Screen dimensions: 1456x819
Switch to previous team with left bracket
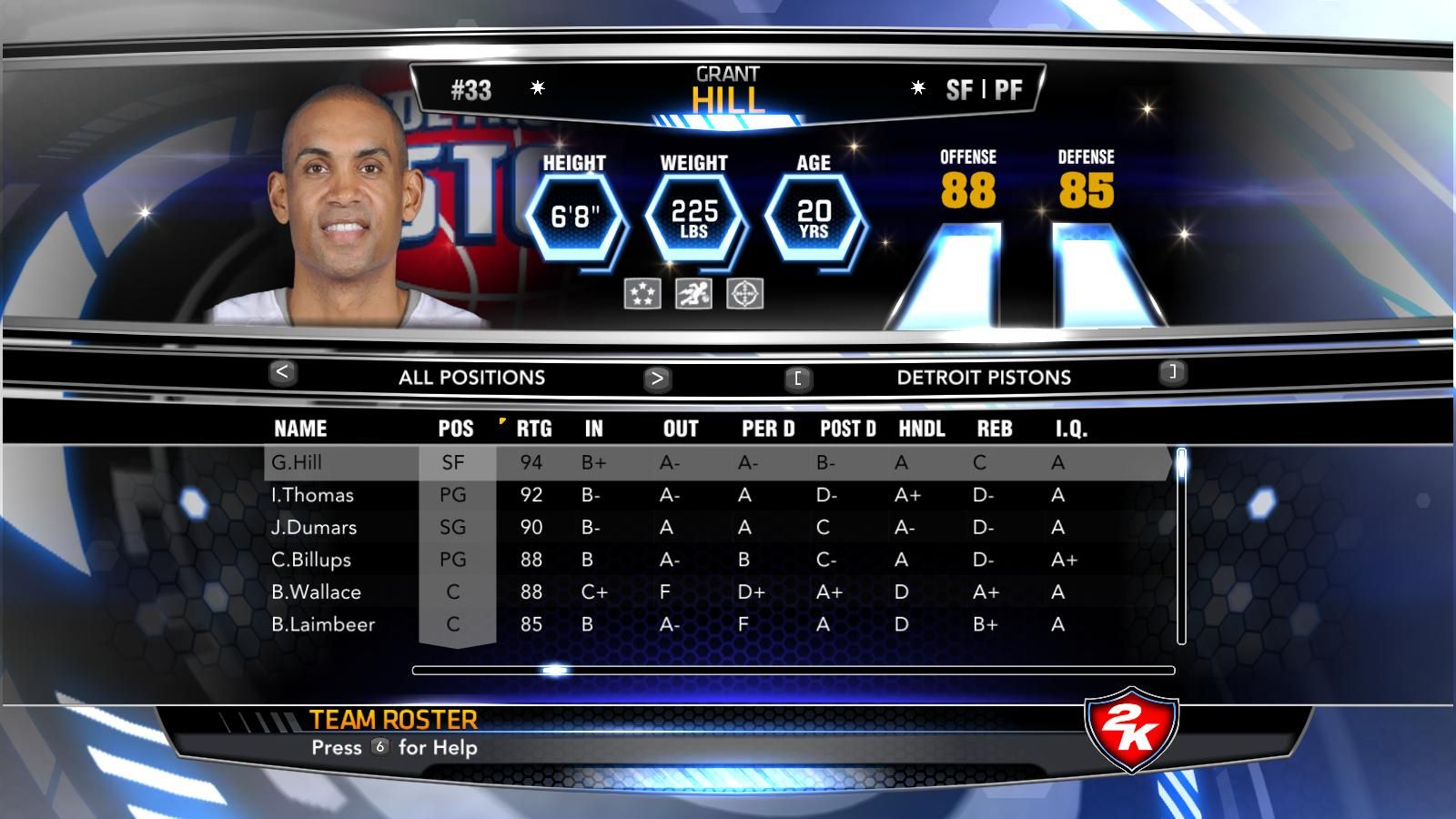798,378
